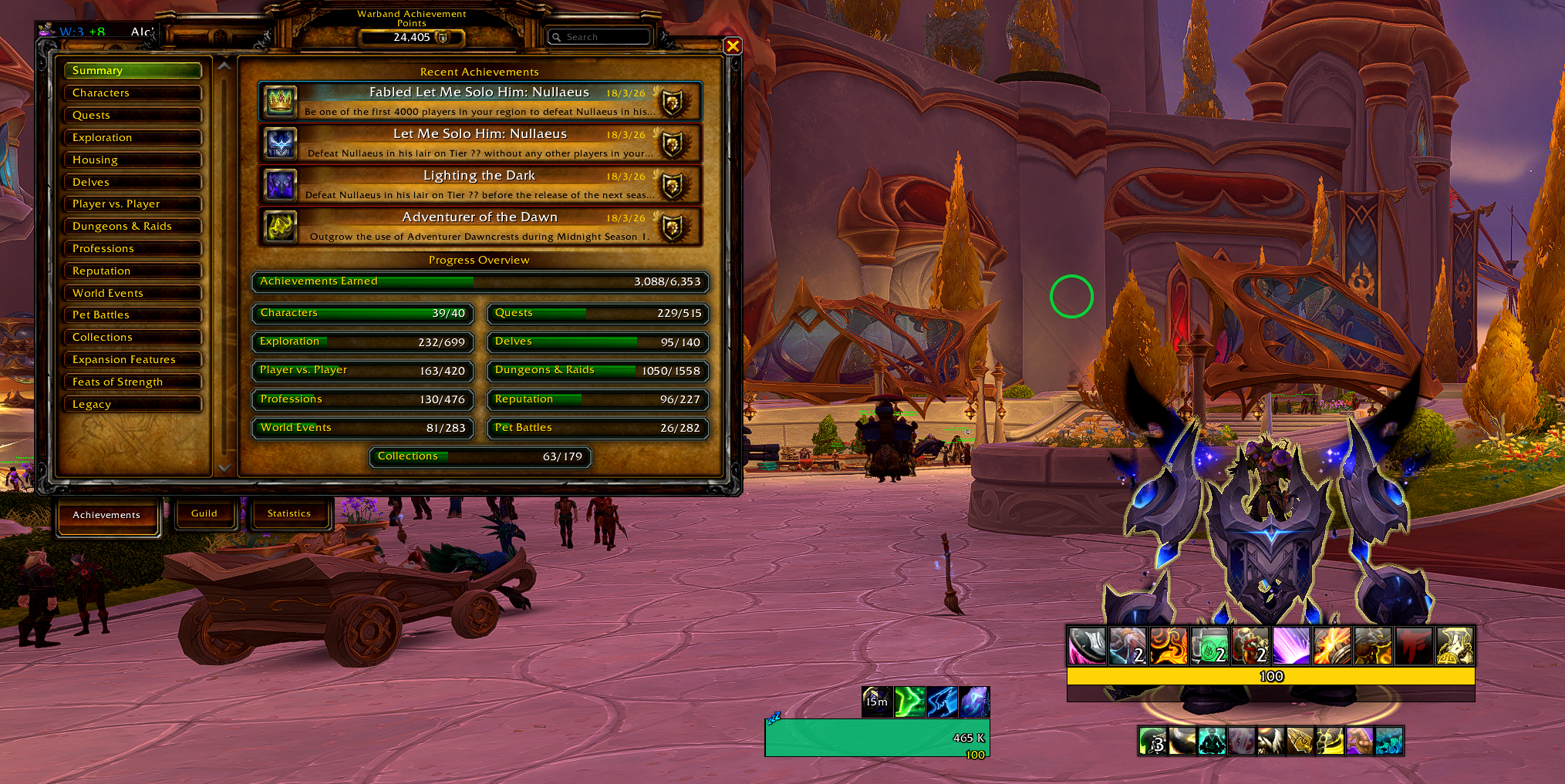Close the achievements window
Screen dimensions: 1565x784
click(x=733, y=46)
